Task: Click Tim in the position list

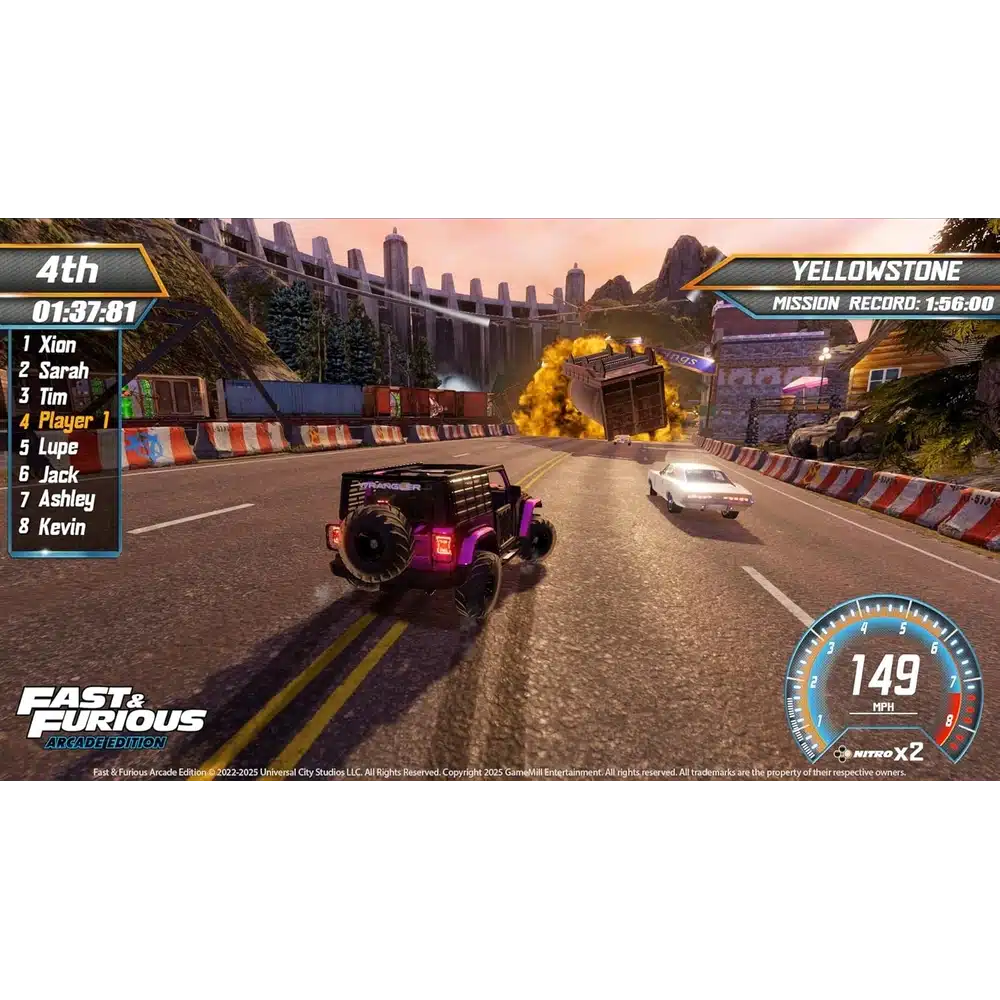Action: [x=53, y=397]
